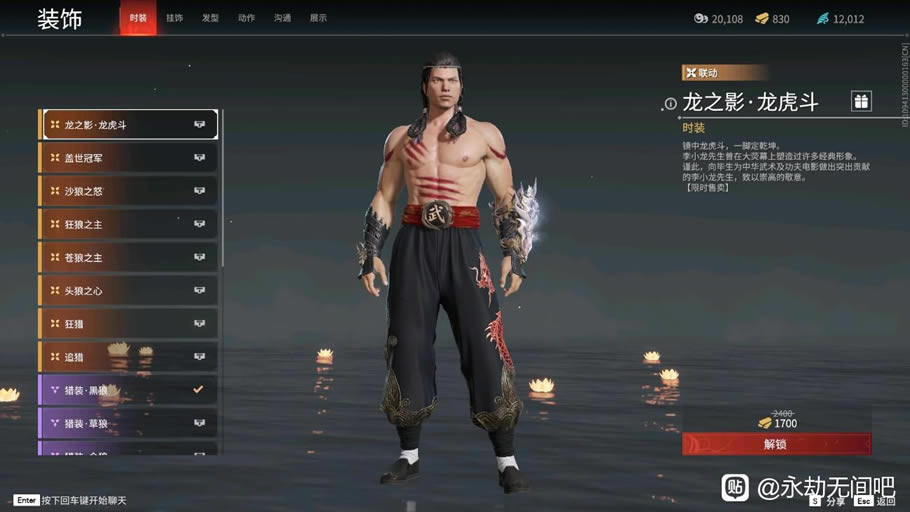
Task: Select the 龙之影·龙虎斗 outfit row
Action: (130, 125)
